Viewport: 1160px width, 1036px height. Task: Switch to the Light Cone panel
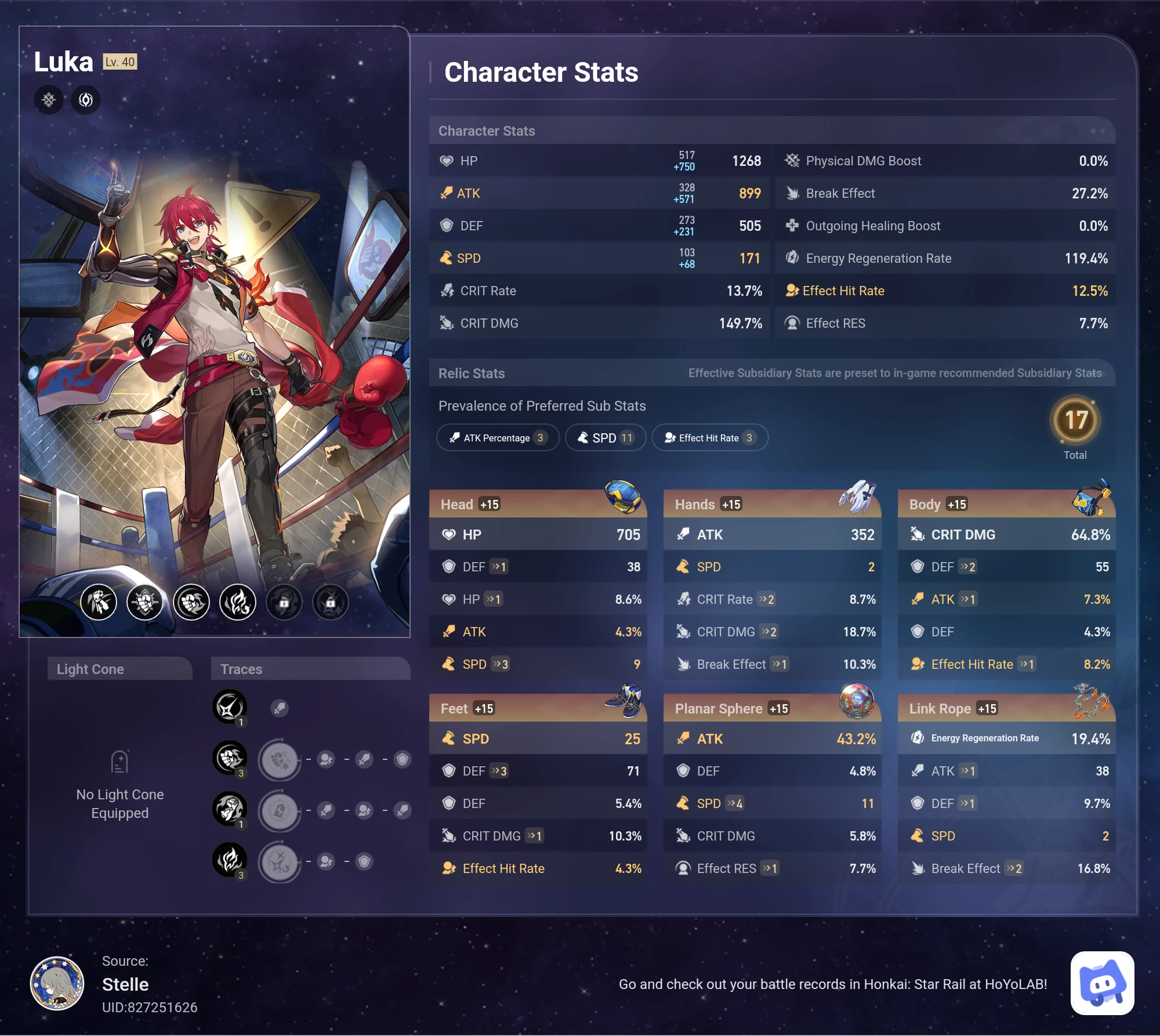click(119, 669)
